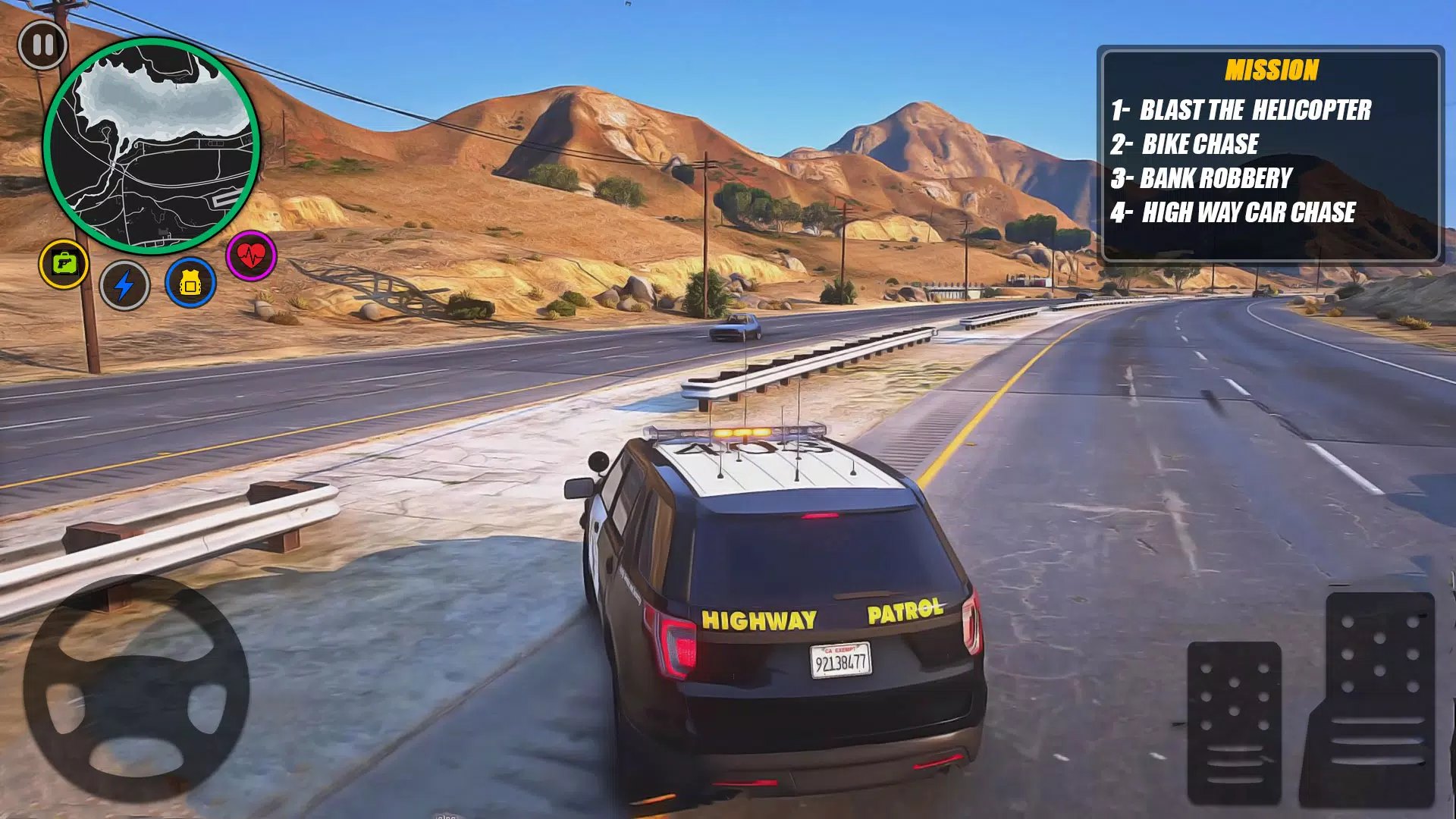Select the yellow backpack icon

190,283
